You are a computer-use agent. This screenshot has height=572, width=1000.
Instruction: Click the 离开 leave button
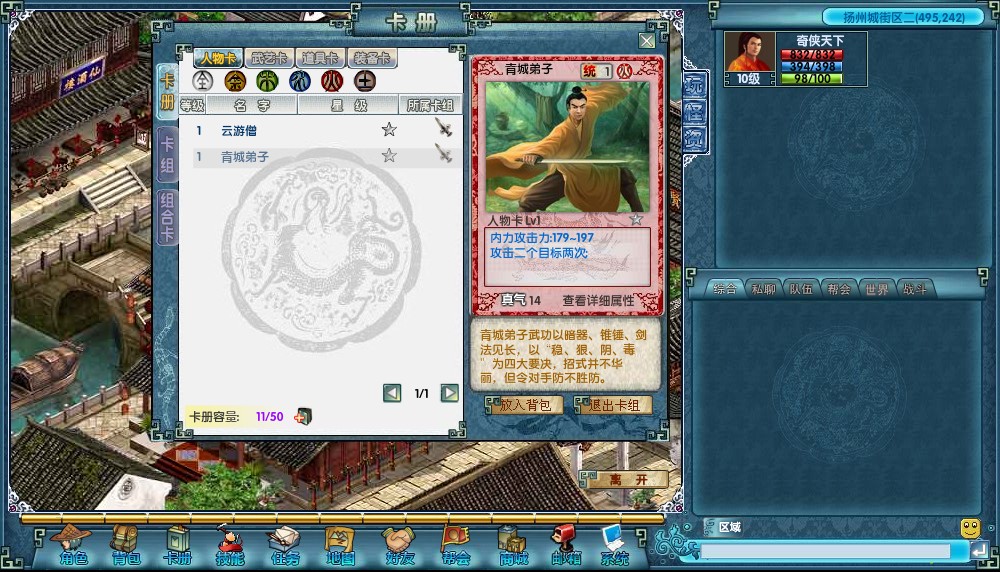coord(629,480)
